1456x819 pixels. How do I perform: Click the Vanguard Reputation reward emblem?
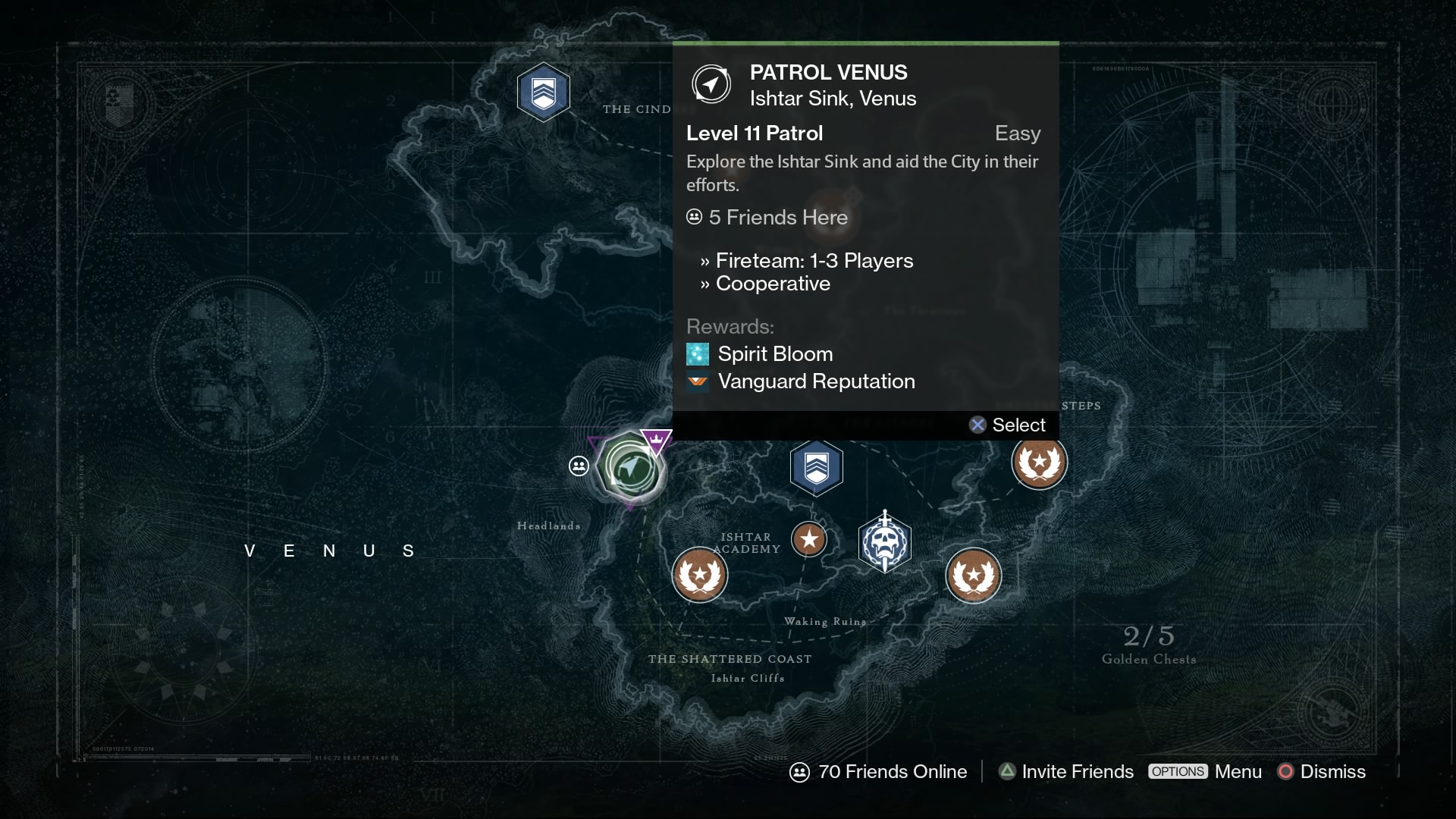click(697, 382)
